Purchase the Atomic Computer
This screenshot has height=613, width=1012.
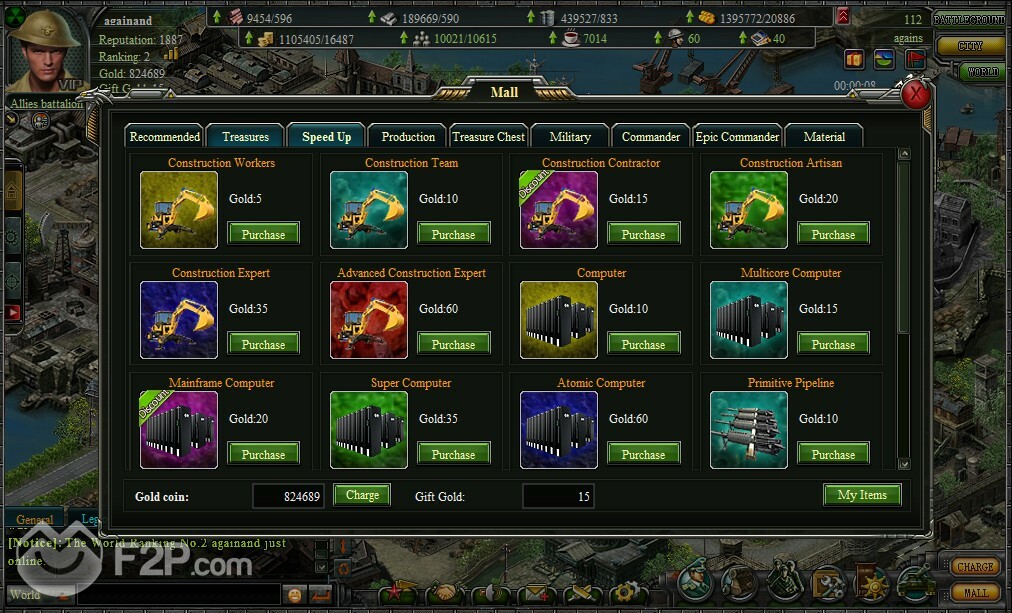(x=644, y=454)
